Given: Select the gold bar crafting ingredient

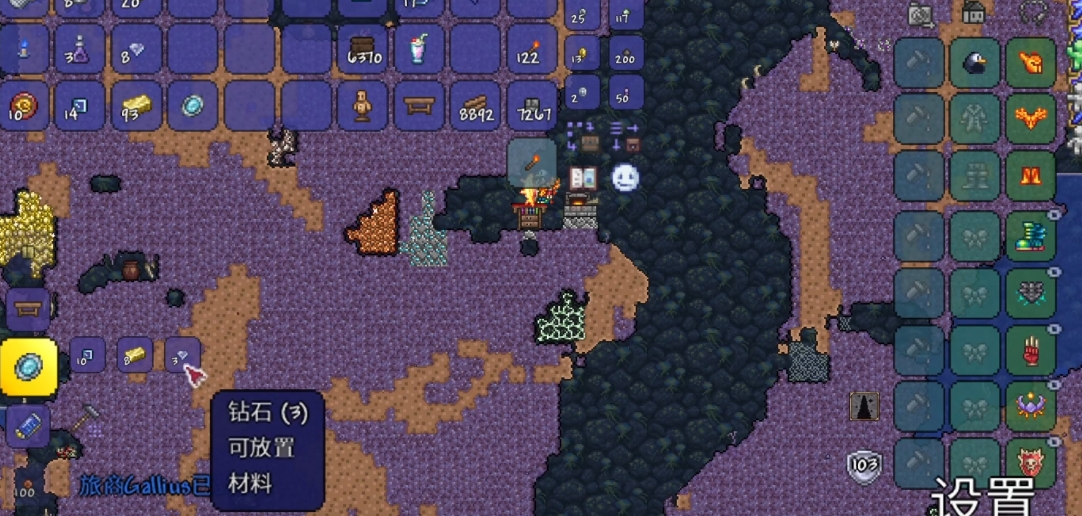Looking at the screenshot, I should coord(135,355).
